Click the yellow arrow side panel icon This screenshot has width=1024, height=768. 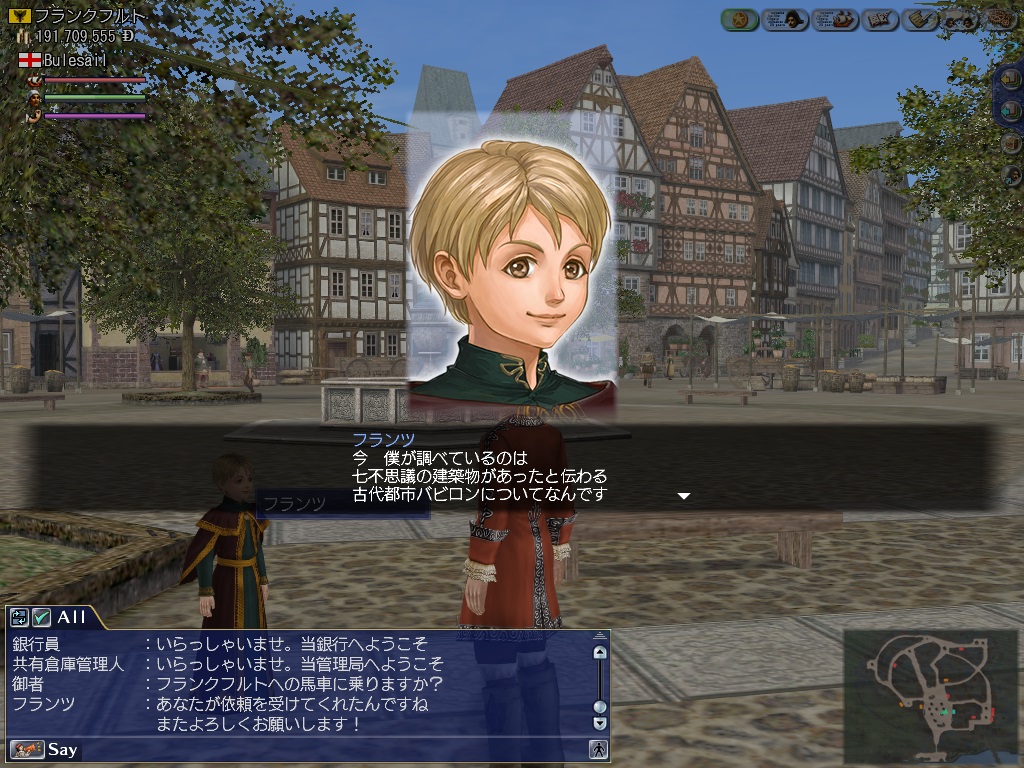pos(1012,82)
